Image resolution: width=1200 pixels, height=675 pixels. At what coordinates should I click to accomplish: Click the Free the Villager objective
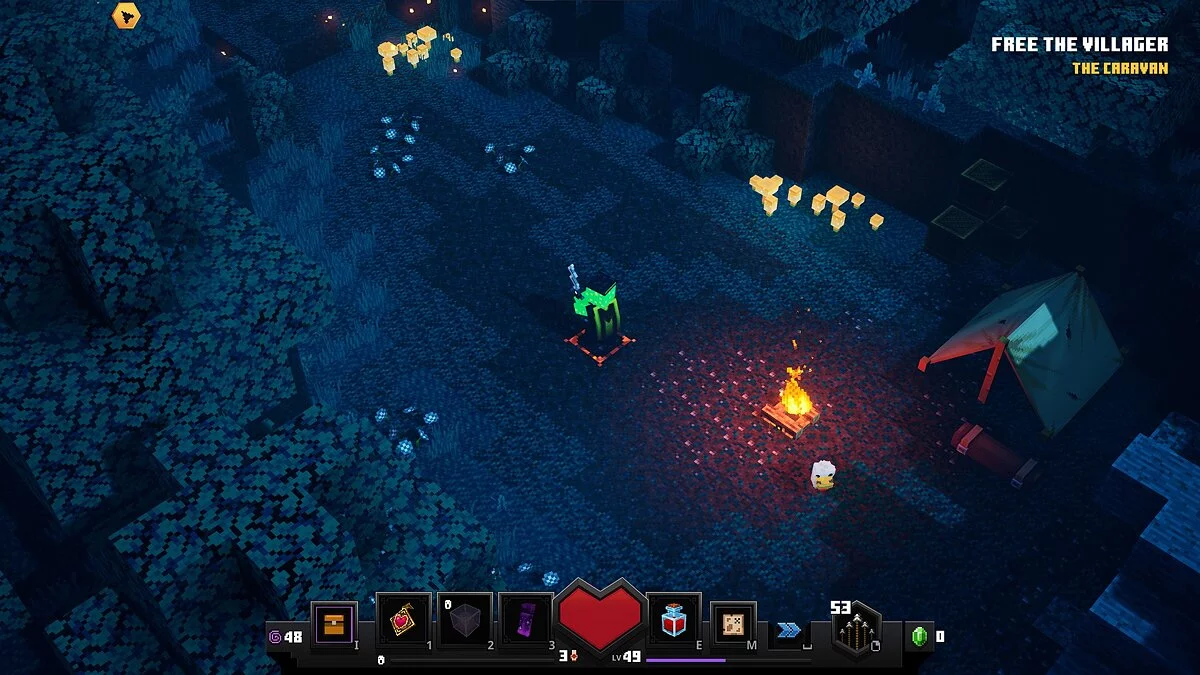coord(1079,44)
